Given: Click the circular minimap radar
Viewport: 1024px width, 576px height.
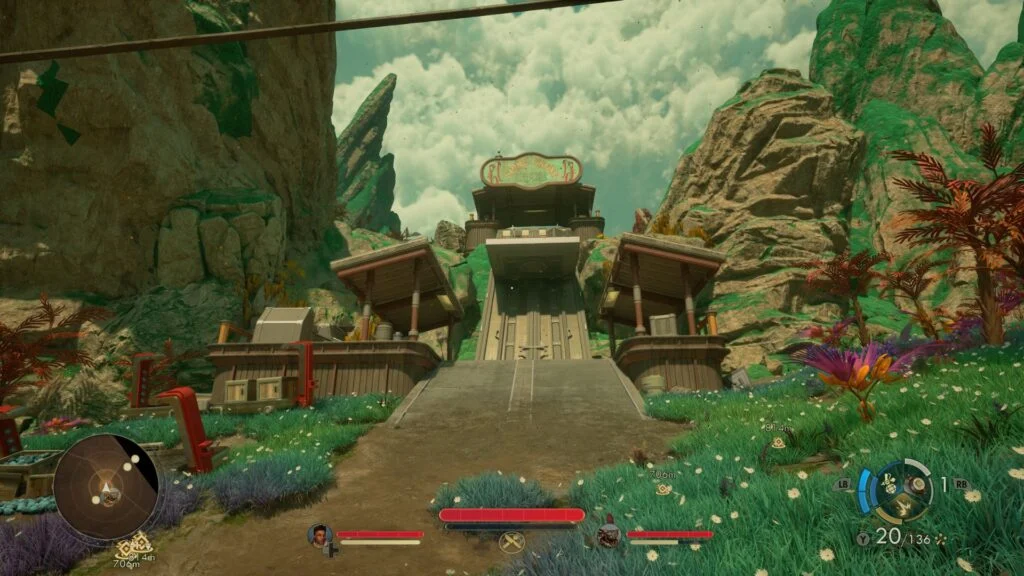Looking at the screenshot, I should (105, 486).
